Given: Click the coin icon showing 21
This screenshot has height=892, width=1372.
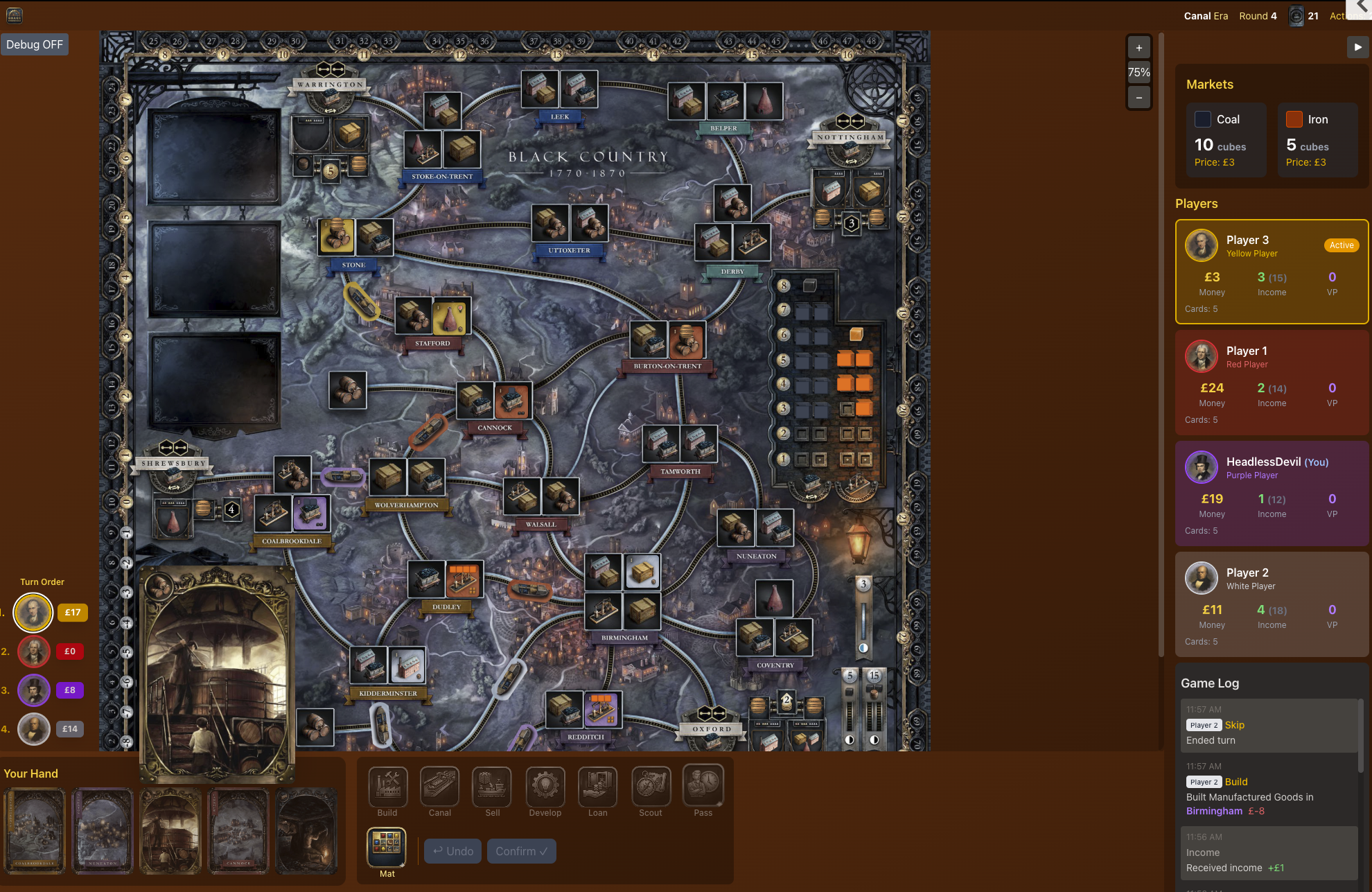Looking at the screenshot, I should [1296, 15].
